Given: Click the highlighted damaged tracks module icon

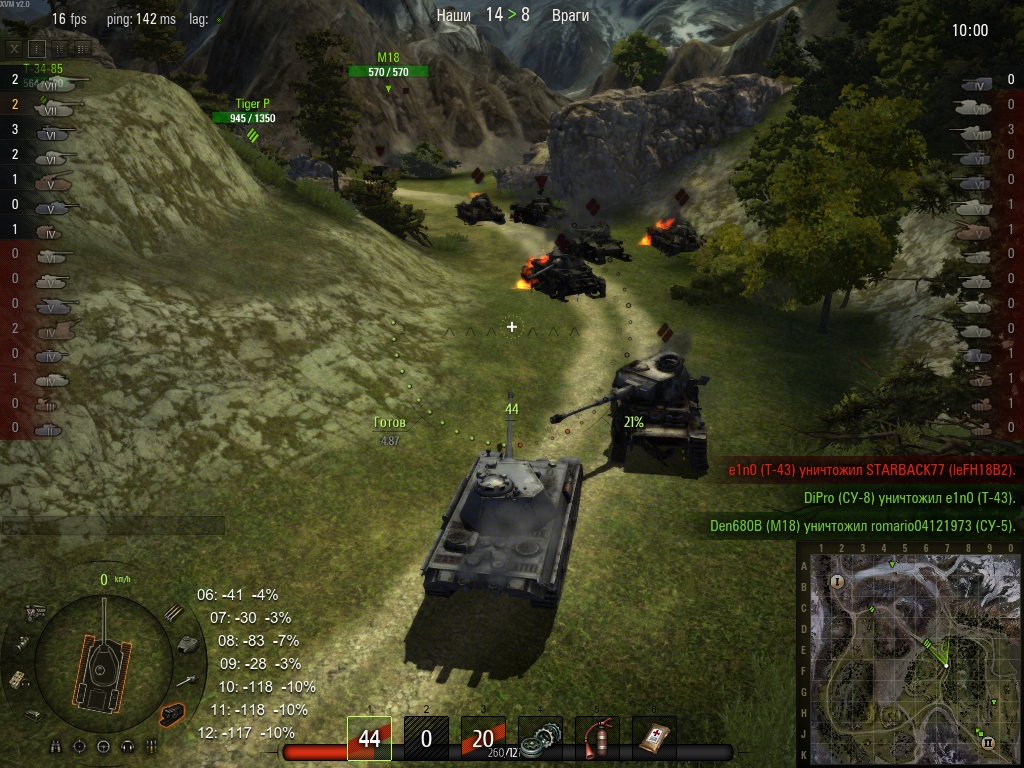Looking at the screenshot, I should click(172, 713).
